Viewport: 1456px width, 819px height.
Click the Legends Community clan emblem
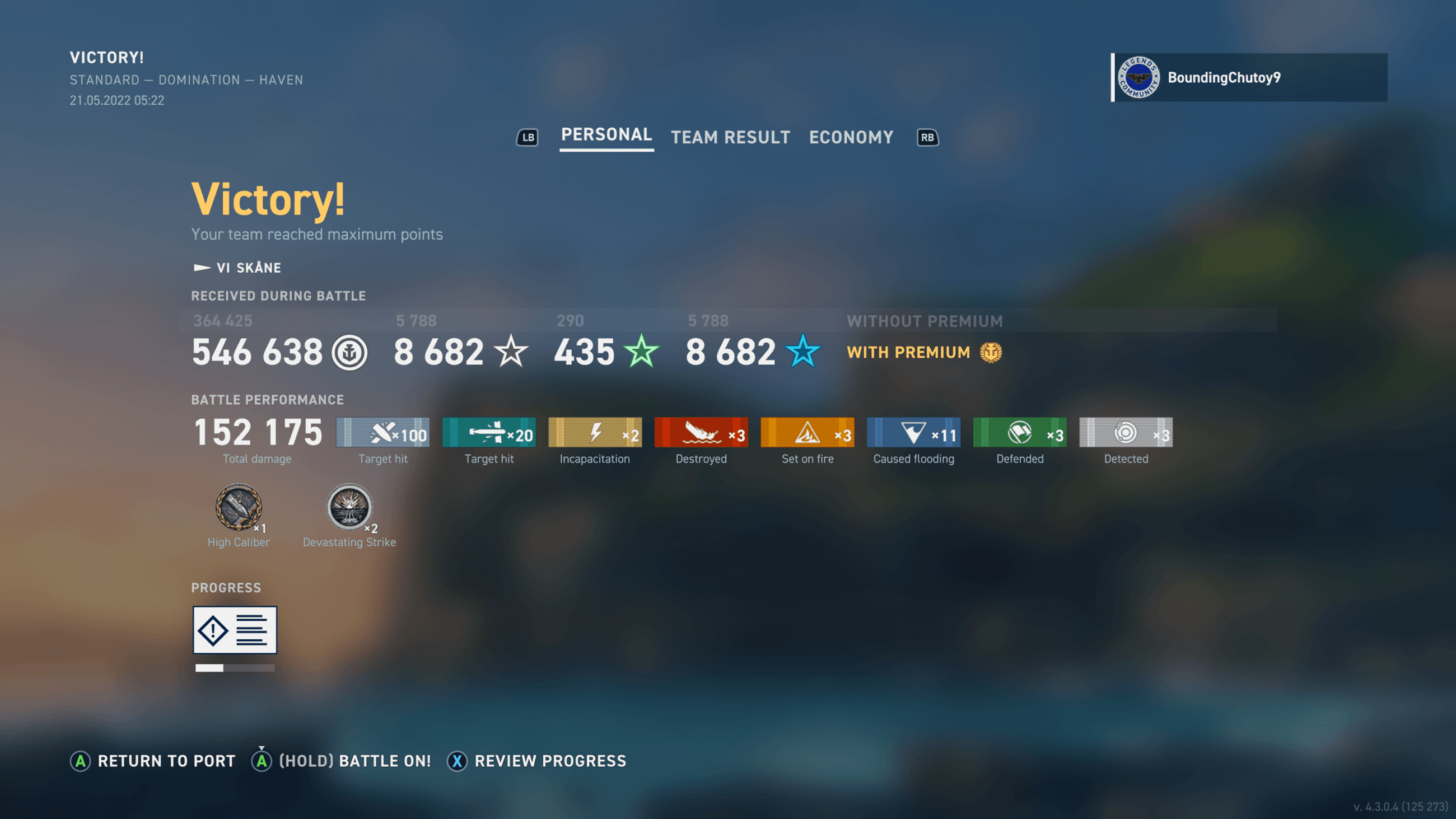pos(1140,77)
